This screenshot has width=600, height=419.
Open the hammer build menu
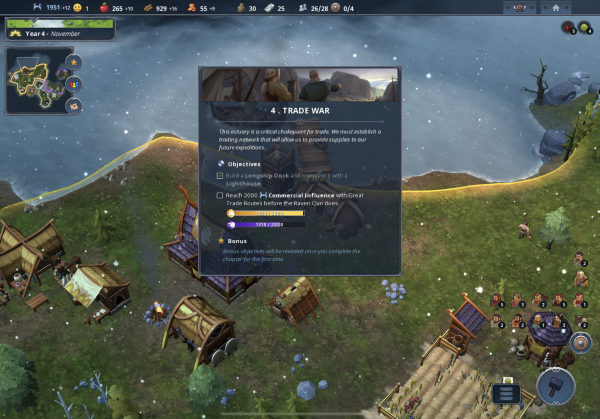(554, 387)
